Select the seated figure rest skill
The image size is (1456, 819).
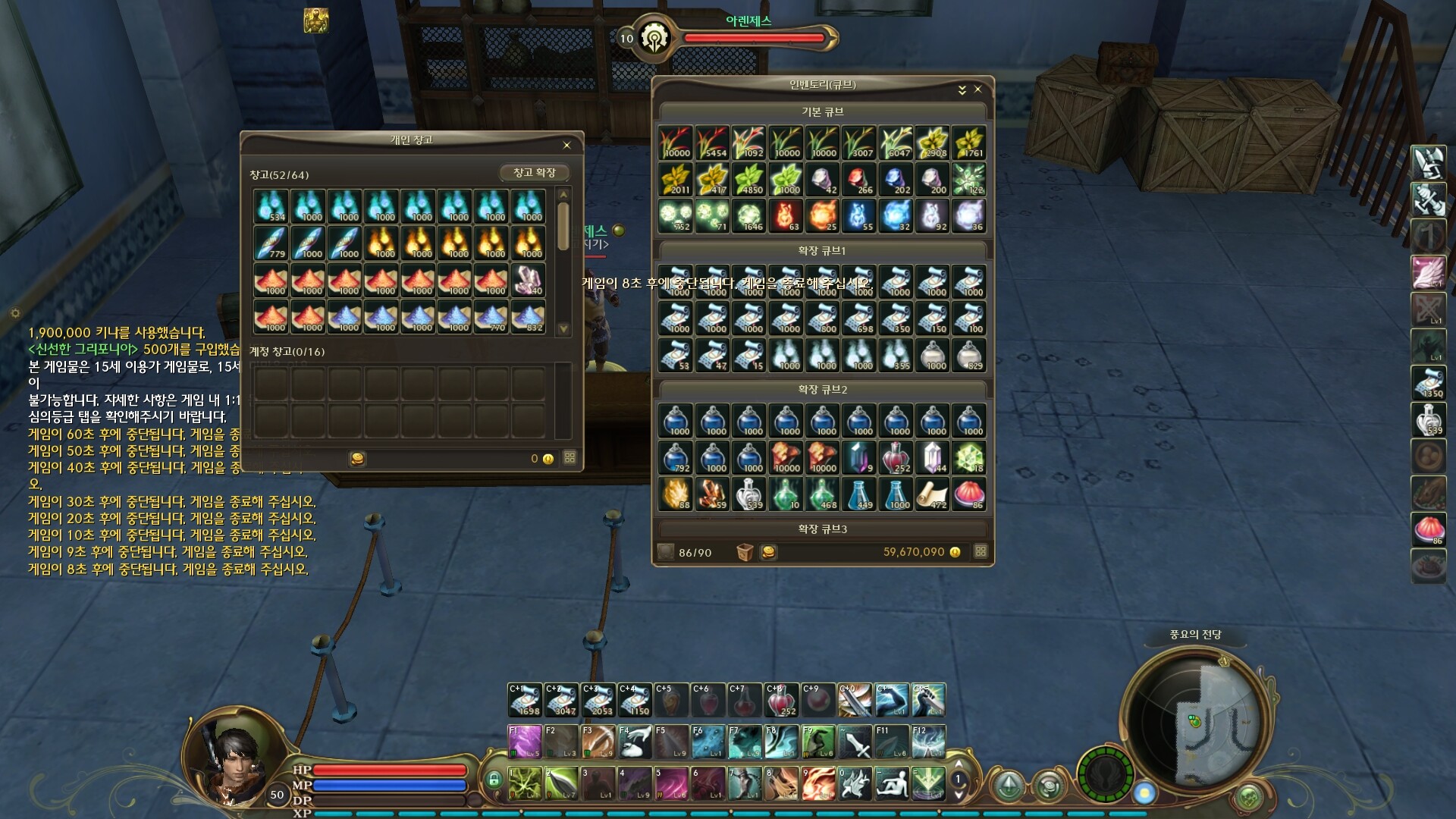tap(892, 783)
